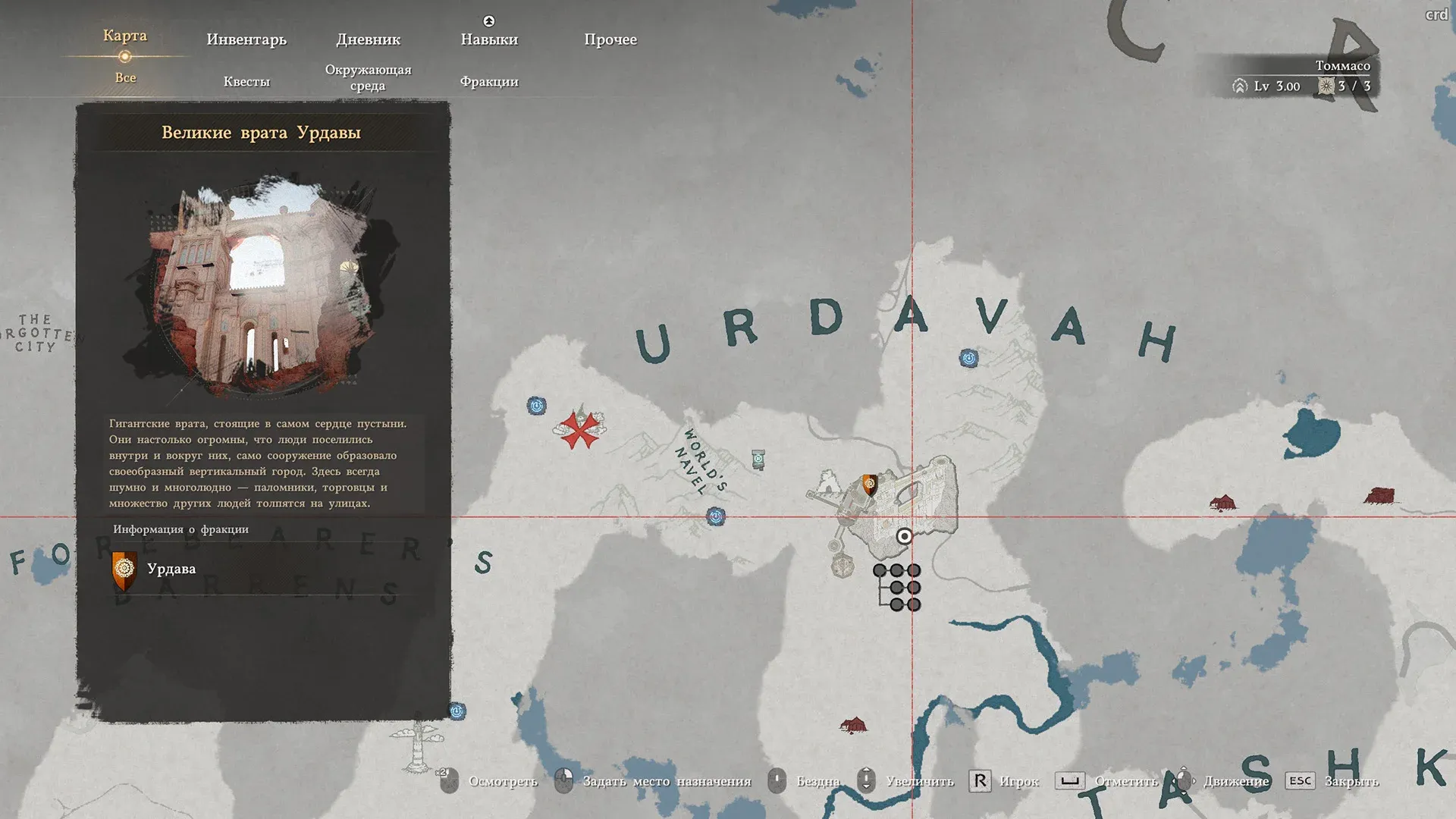Select the blue marker under the Urdavah V
Image resolution: width=1456 pixels, height=819 pixels.
[968, 358]
